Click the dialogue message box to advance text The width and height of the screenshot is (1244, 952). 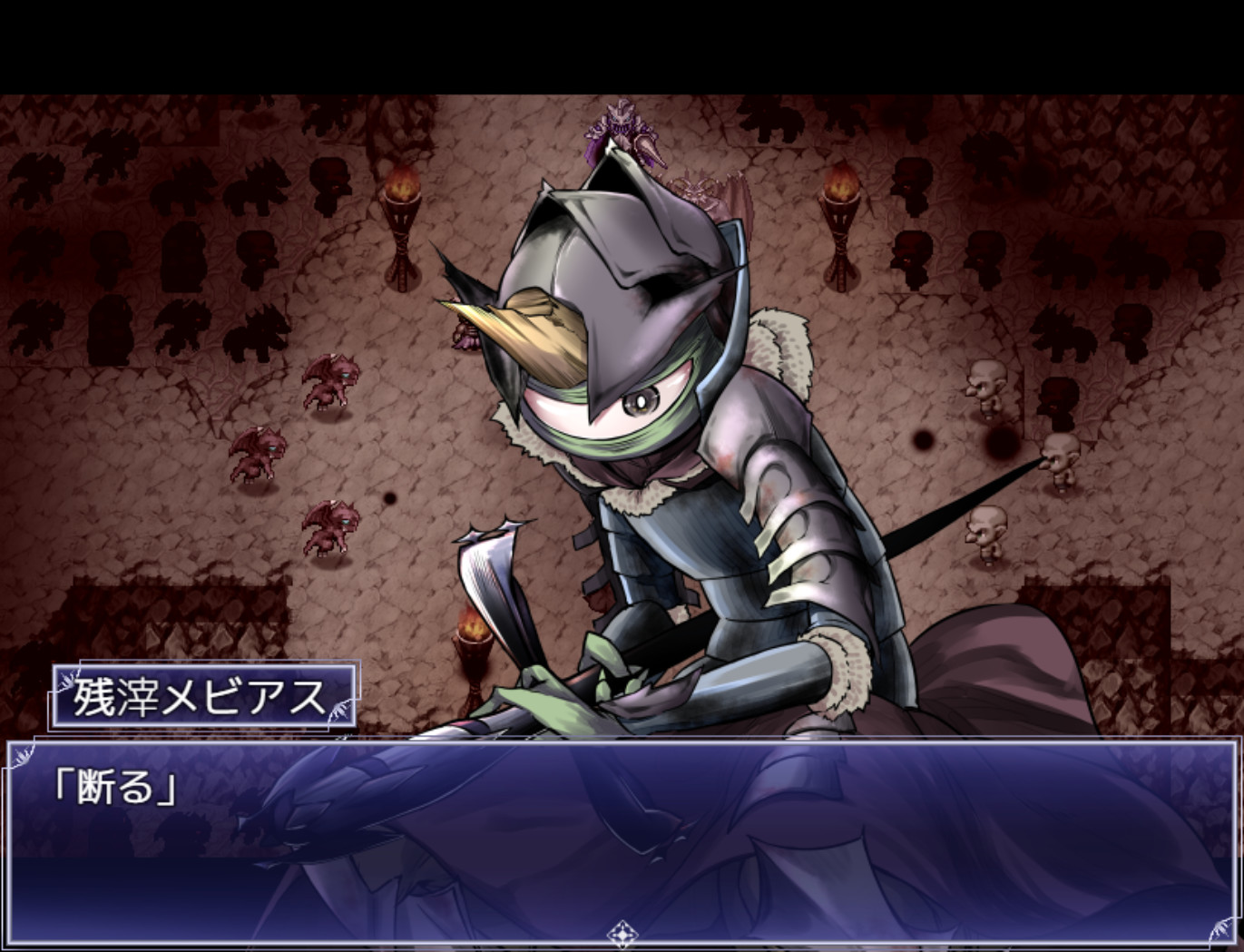[622, 839]
